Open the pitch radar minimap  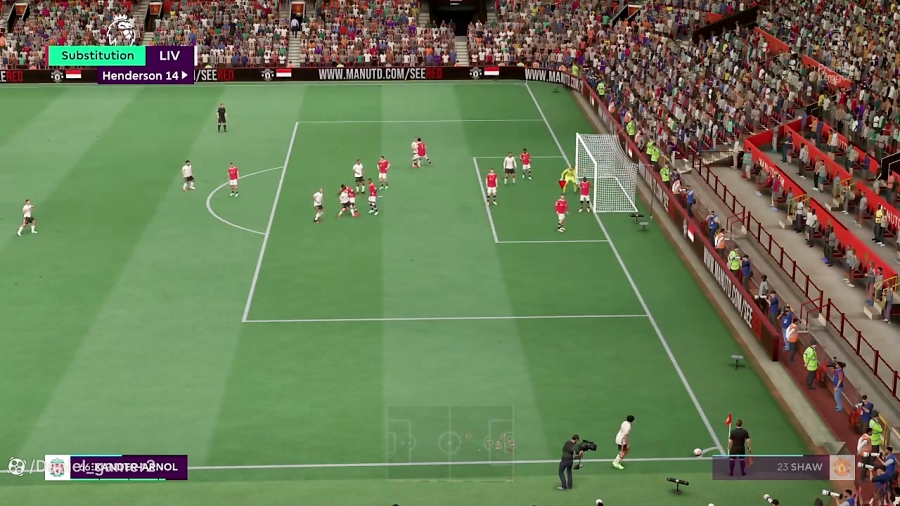[450, 442]
